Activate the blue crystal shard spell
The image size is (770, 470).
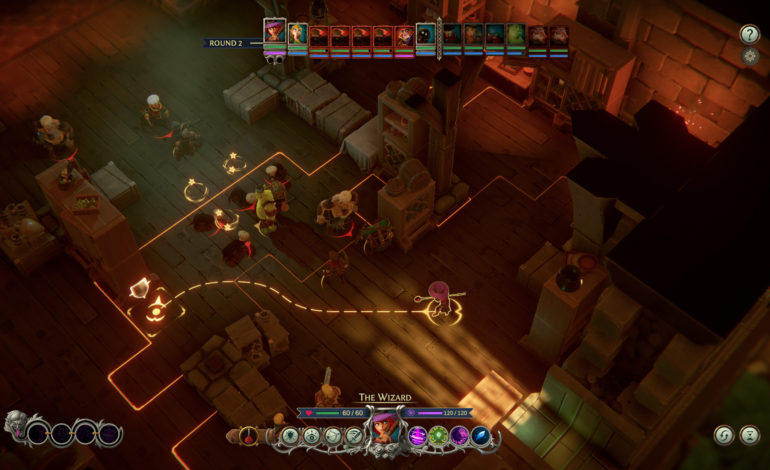tap(481, 436)
